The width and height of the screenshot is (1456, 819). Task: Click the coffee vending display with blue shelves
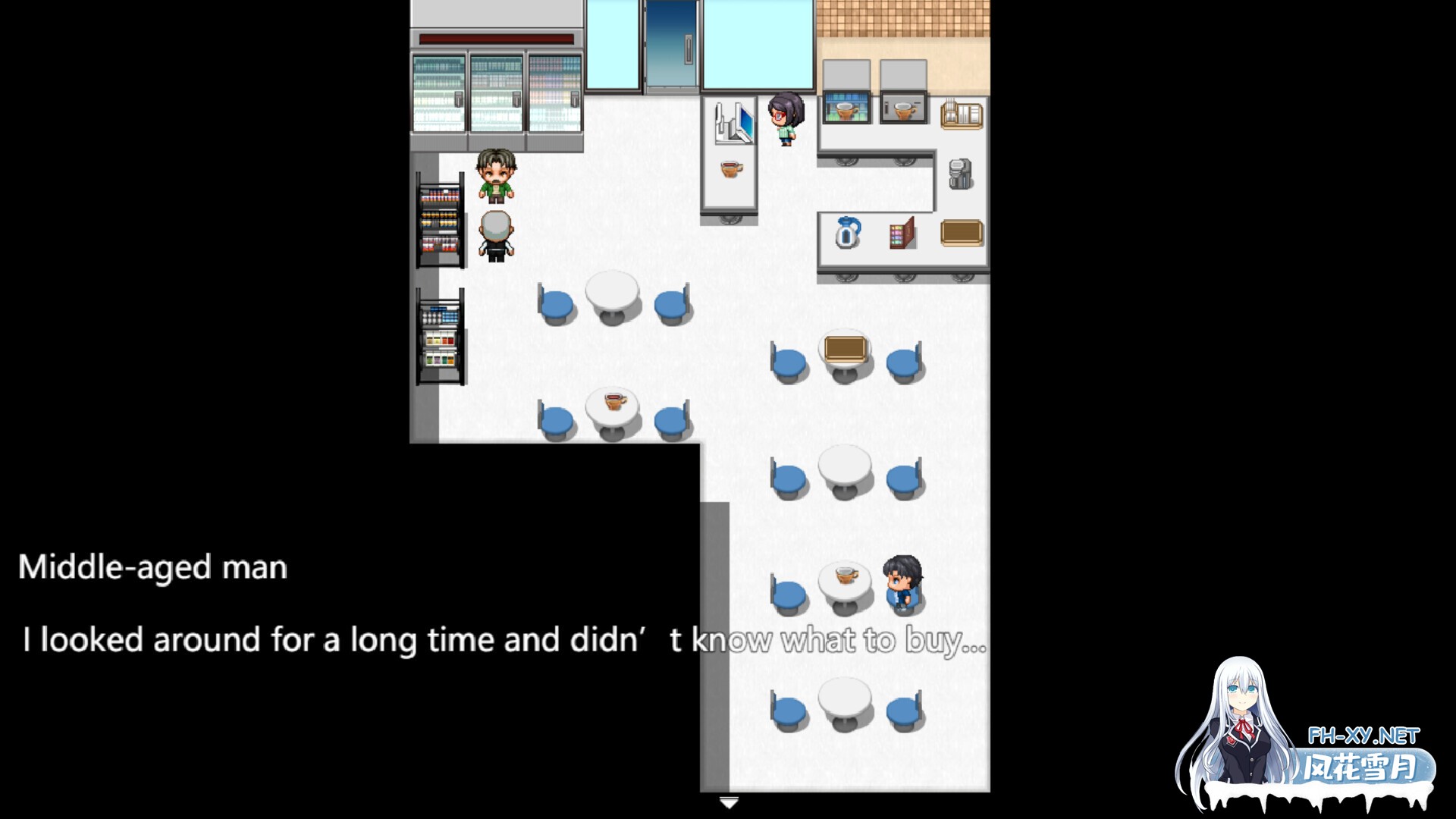[845, 108]
